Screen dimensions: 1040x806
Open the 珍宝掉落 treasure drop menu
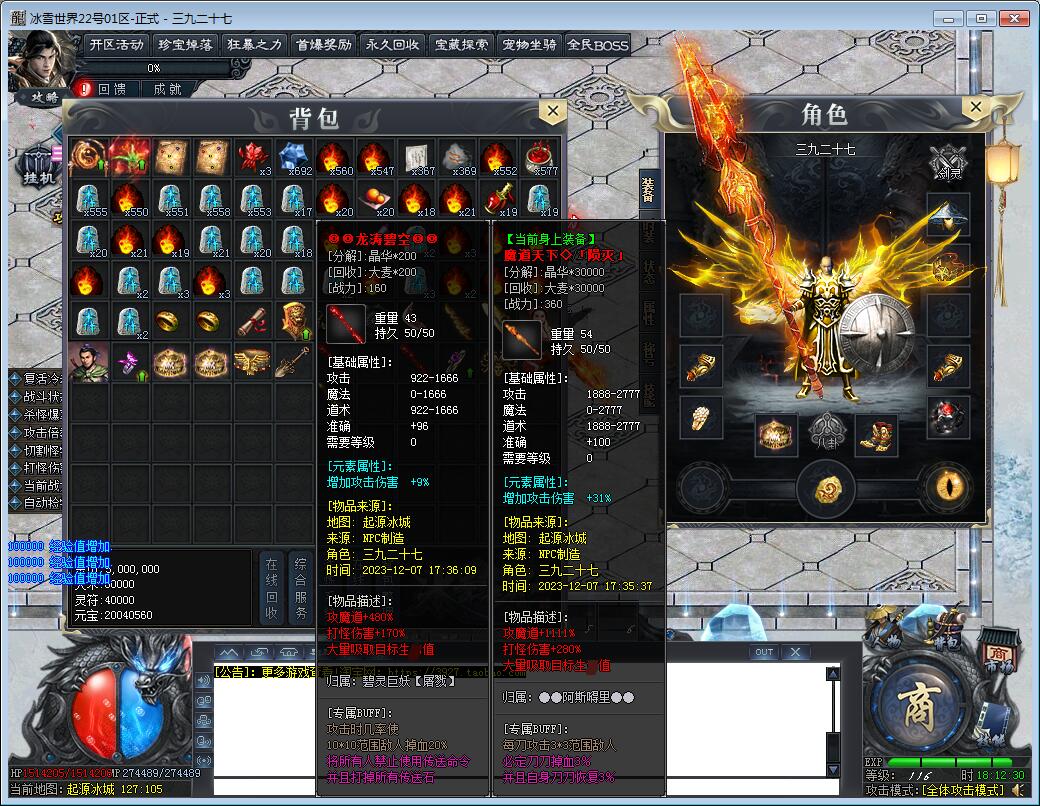click(x=185, y=44)
